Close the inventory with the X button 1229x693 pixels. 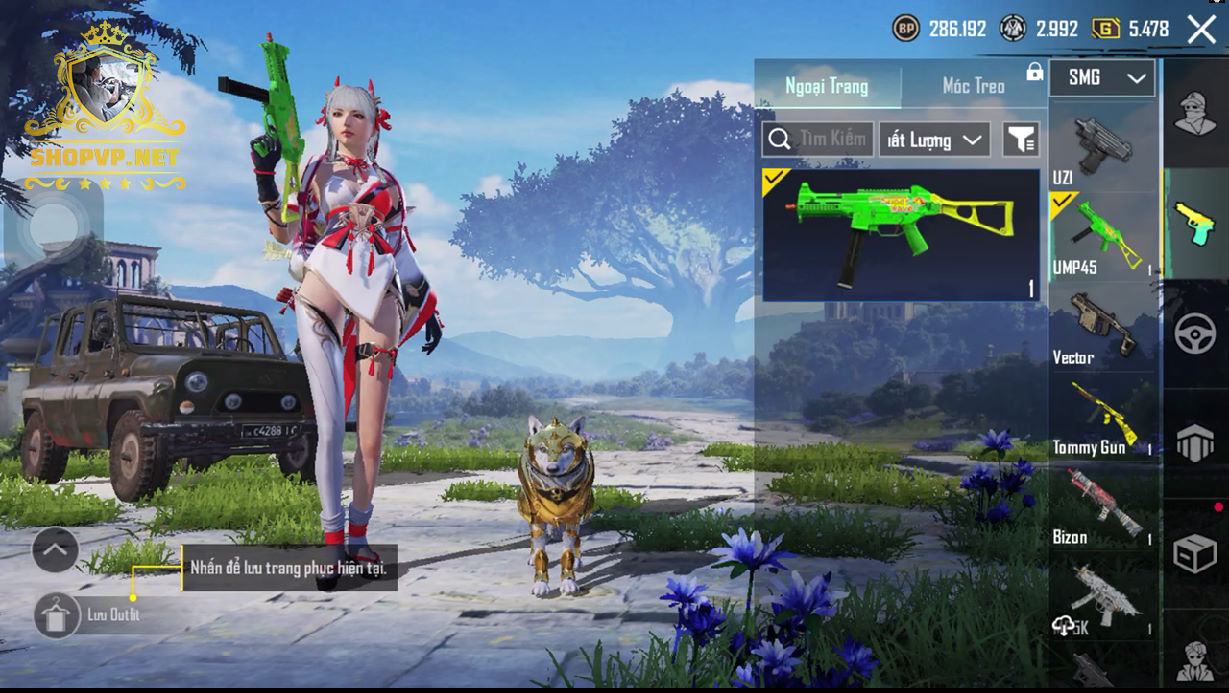point(1201,29)
